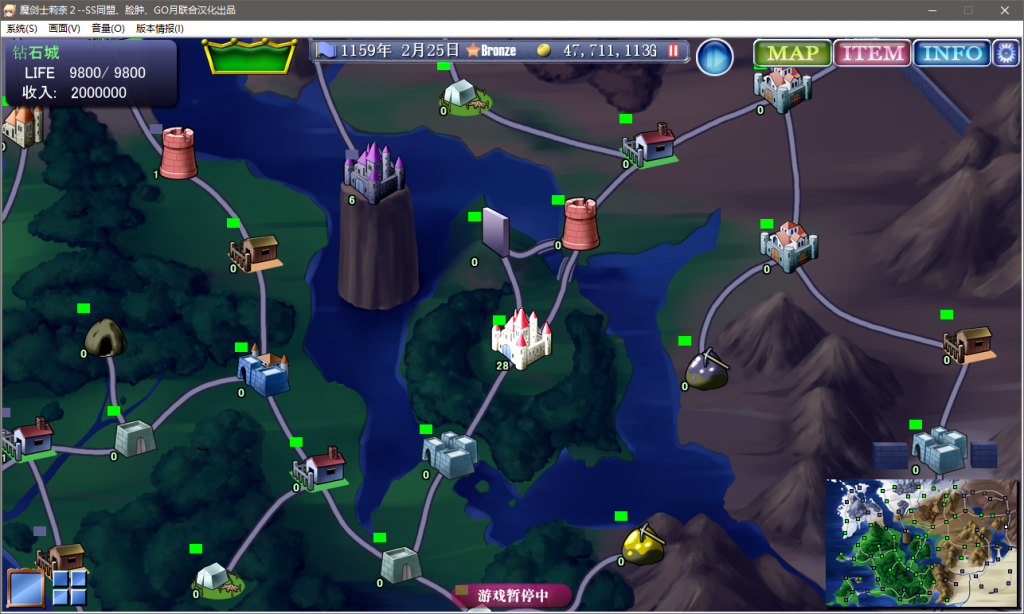Open settings via the gear icon

(1005, 54)
